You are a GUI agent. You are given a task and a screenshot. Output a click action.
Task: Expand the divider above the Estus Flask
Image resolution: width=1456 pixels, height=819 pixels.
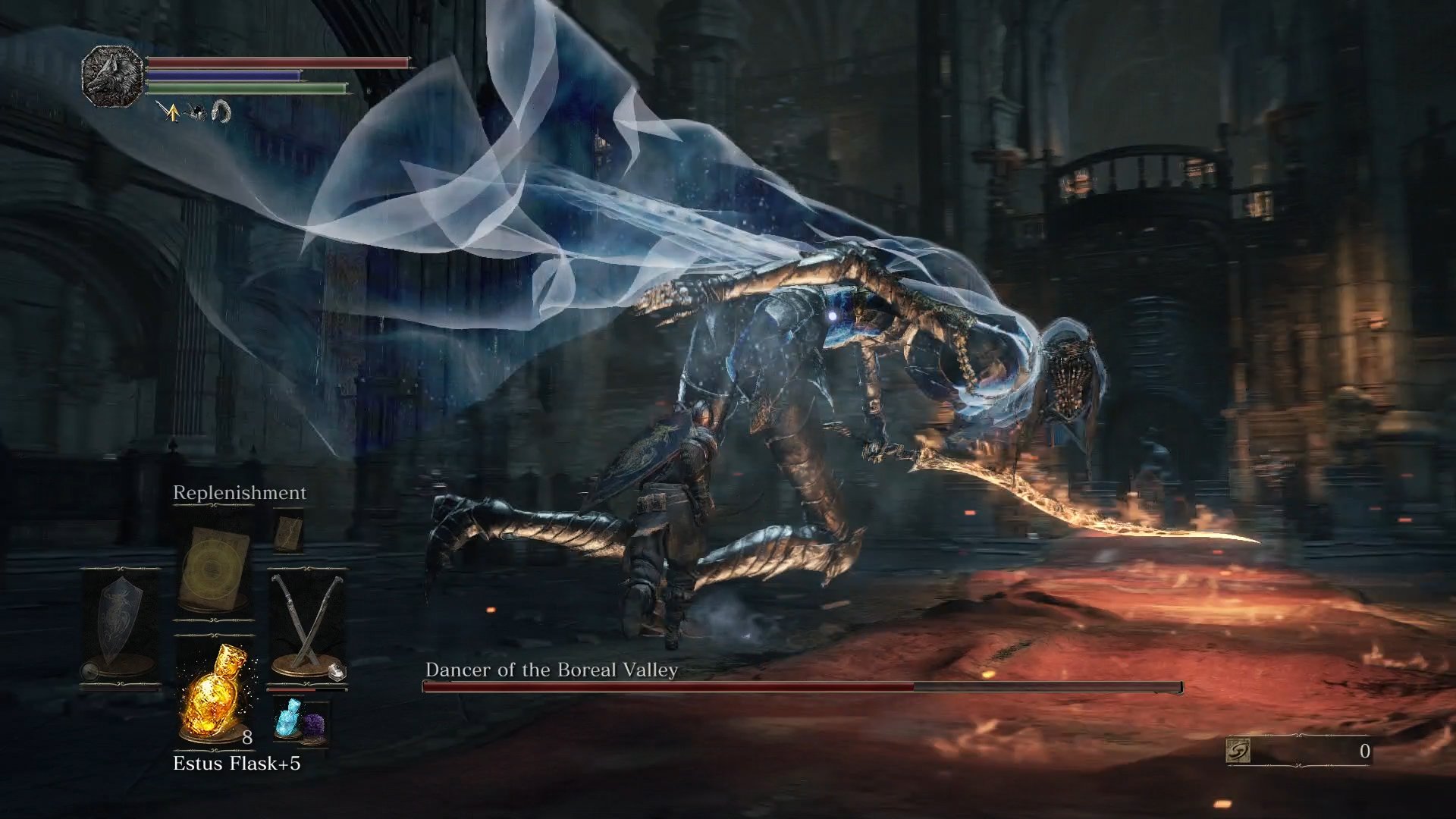pyautogui.click(x=214, y=635)
